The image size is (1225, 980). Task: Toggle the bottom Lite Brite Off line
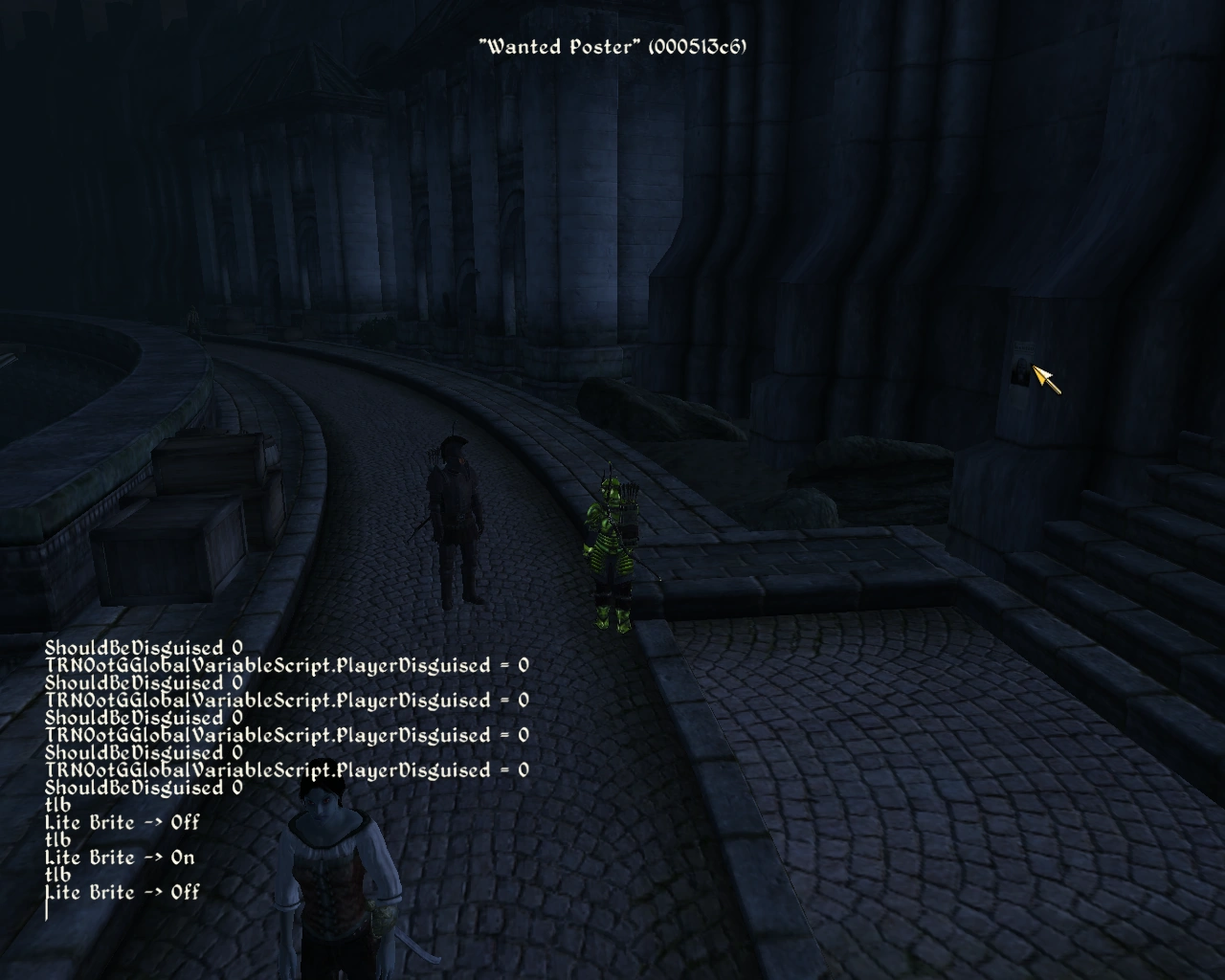tap(122, 893)
